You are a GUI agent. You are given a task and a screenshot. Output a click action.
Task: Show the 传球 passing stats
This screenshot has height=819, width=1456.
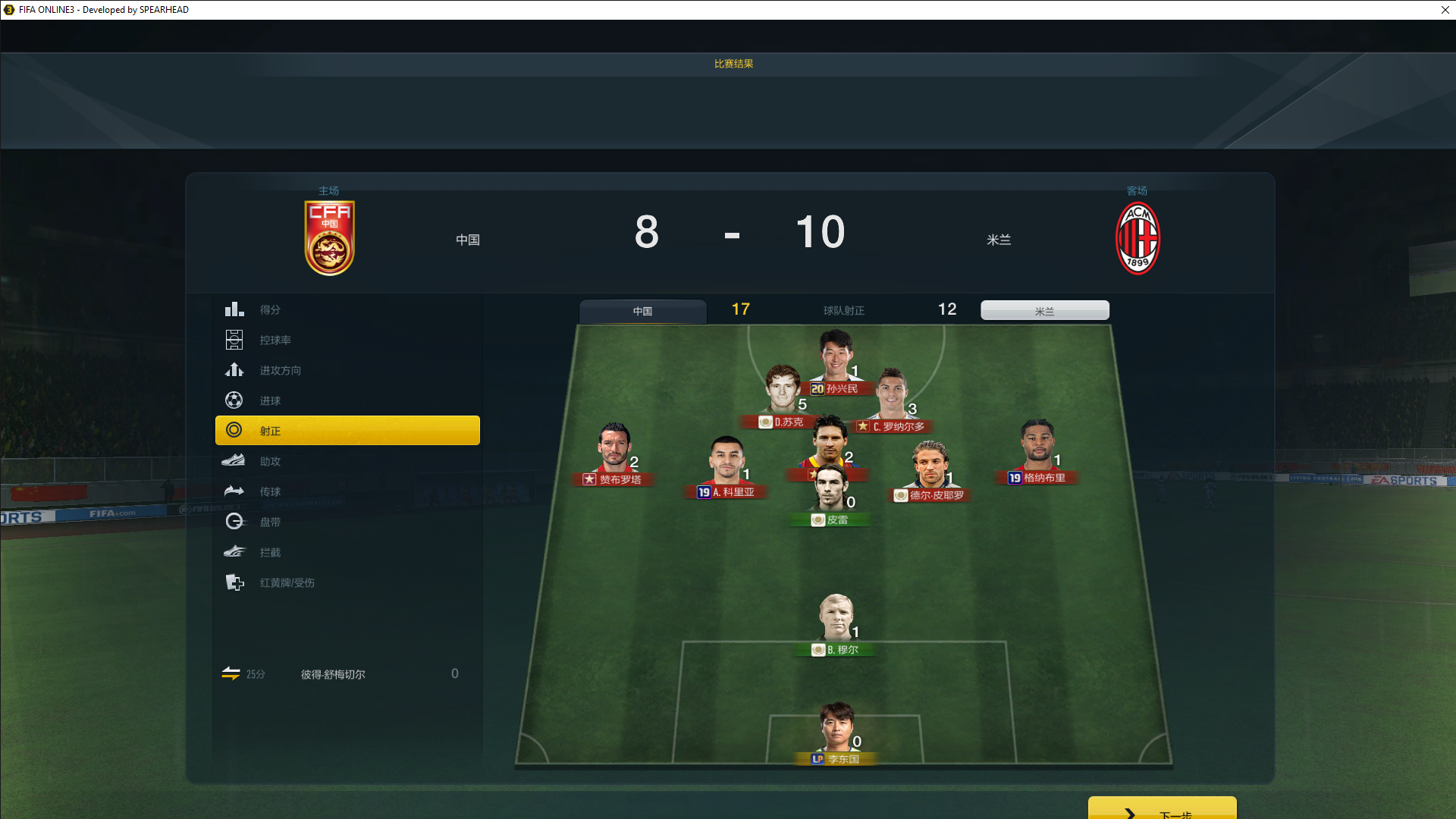click(x=270, y=491)
